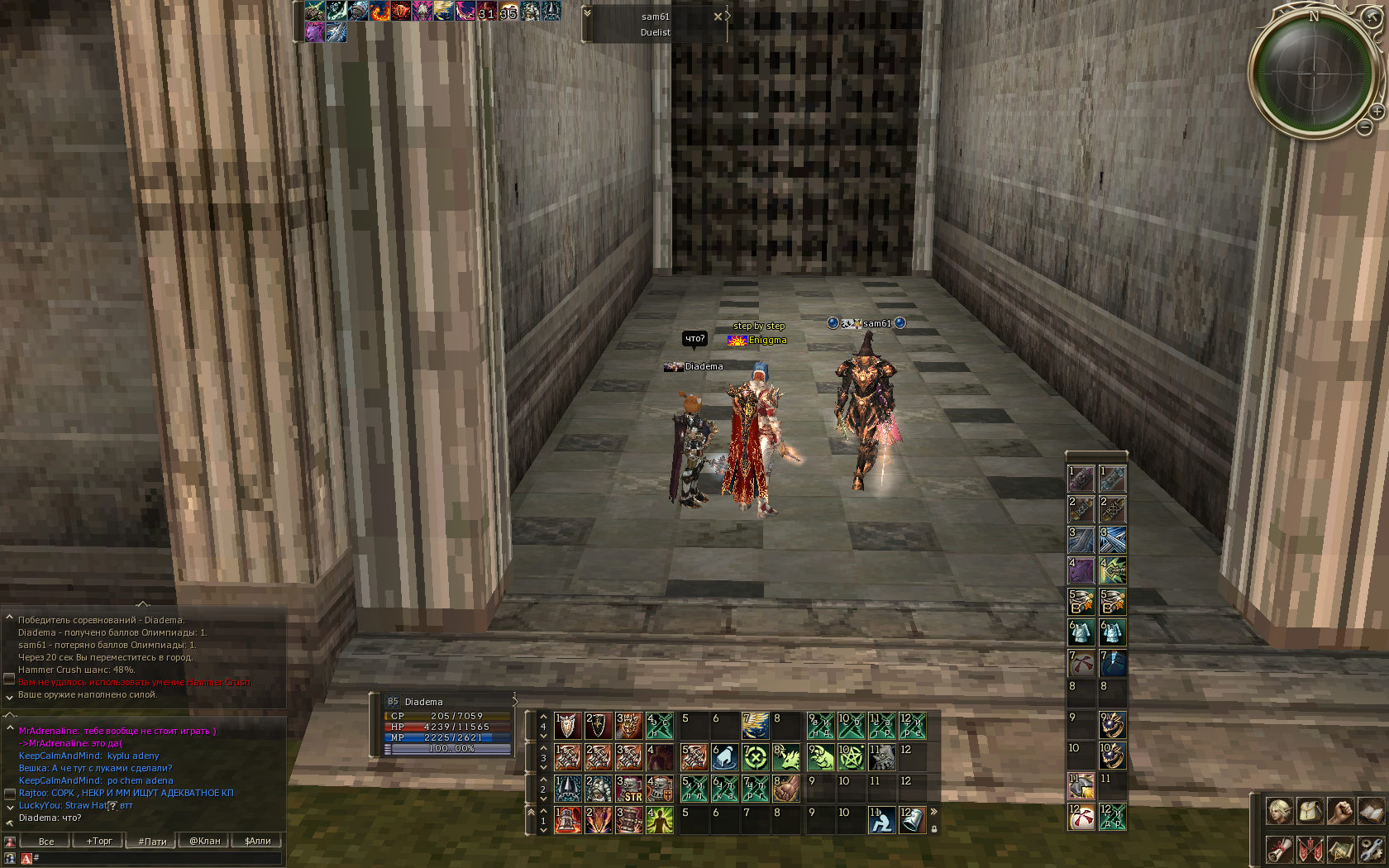This screenshot has height=868, width=1389.
Task: Use the sit-down action on hotbar
Action: click(881, 820)
